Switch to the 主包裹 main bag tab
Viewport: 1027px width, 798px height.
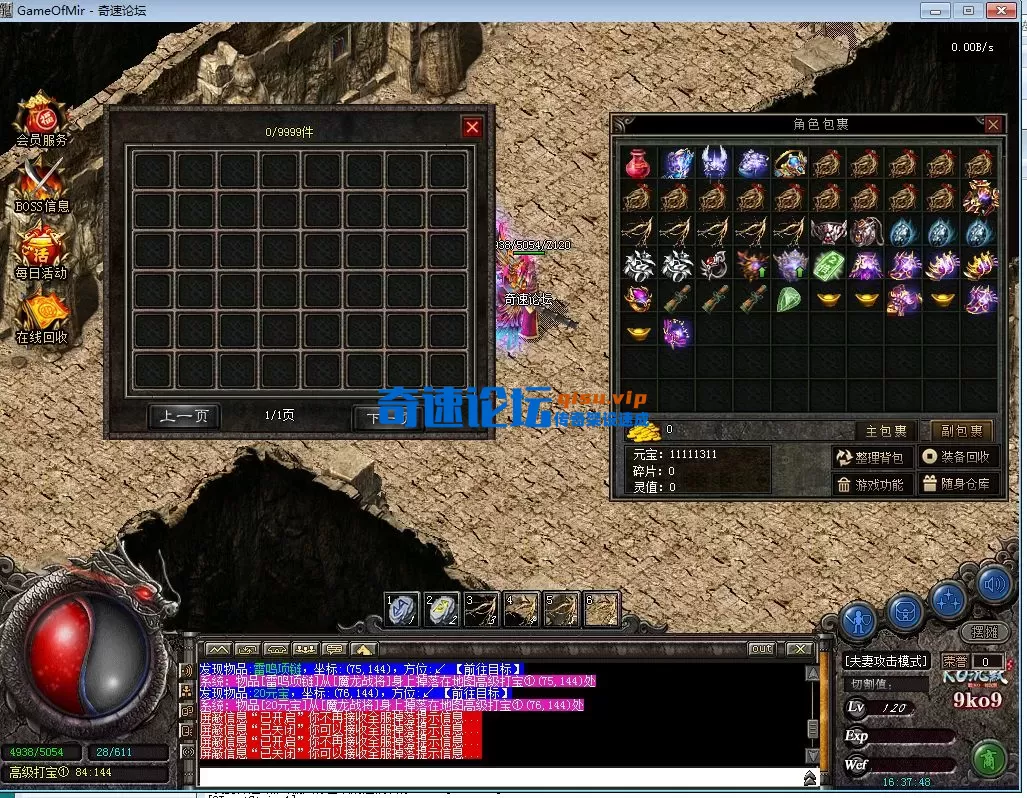click(886, 431)
